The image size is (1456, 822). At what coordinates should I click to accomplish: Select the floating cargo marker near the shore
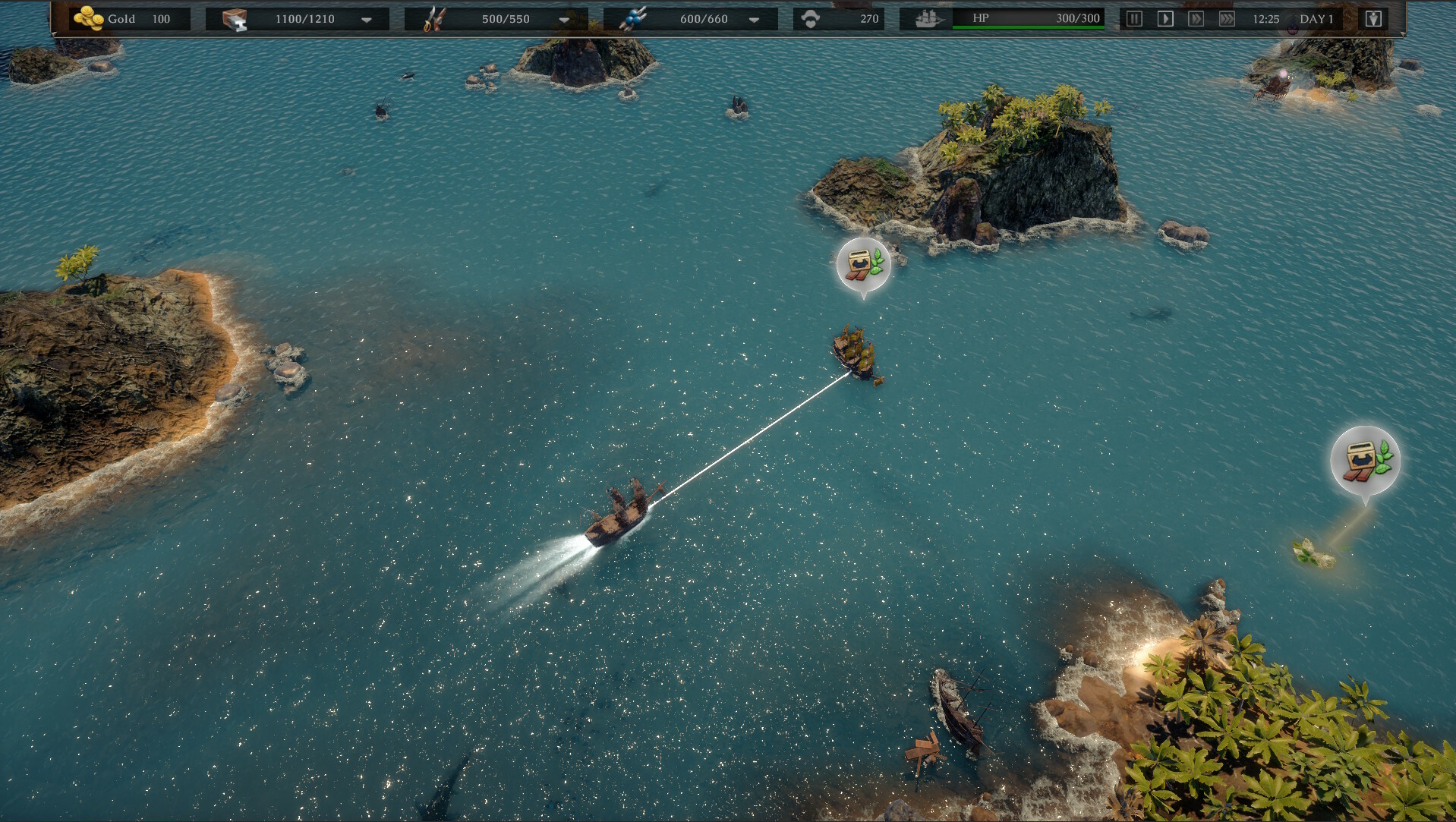point(1365,460)
